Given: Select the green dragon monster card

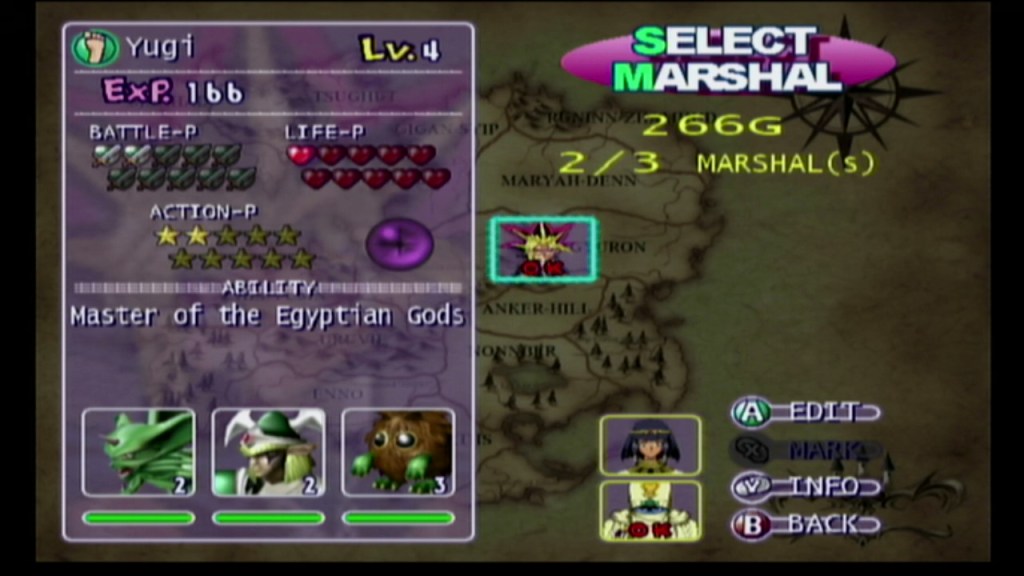Looking at the screenshot, I should tap(138, 452).
